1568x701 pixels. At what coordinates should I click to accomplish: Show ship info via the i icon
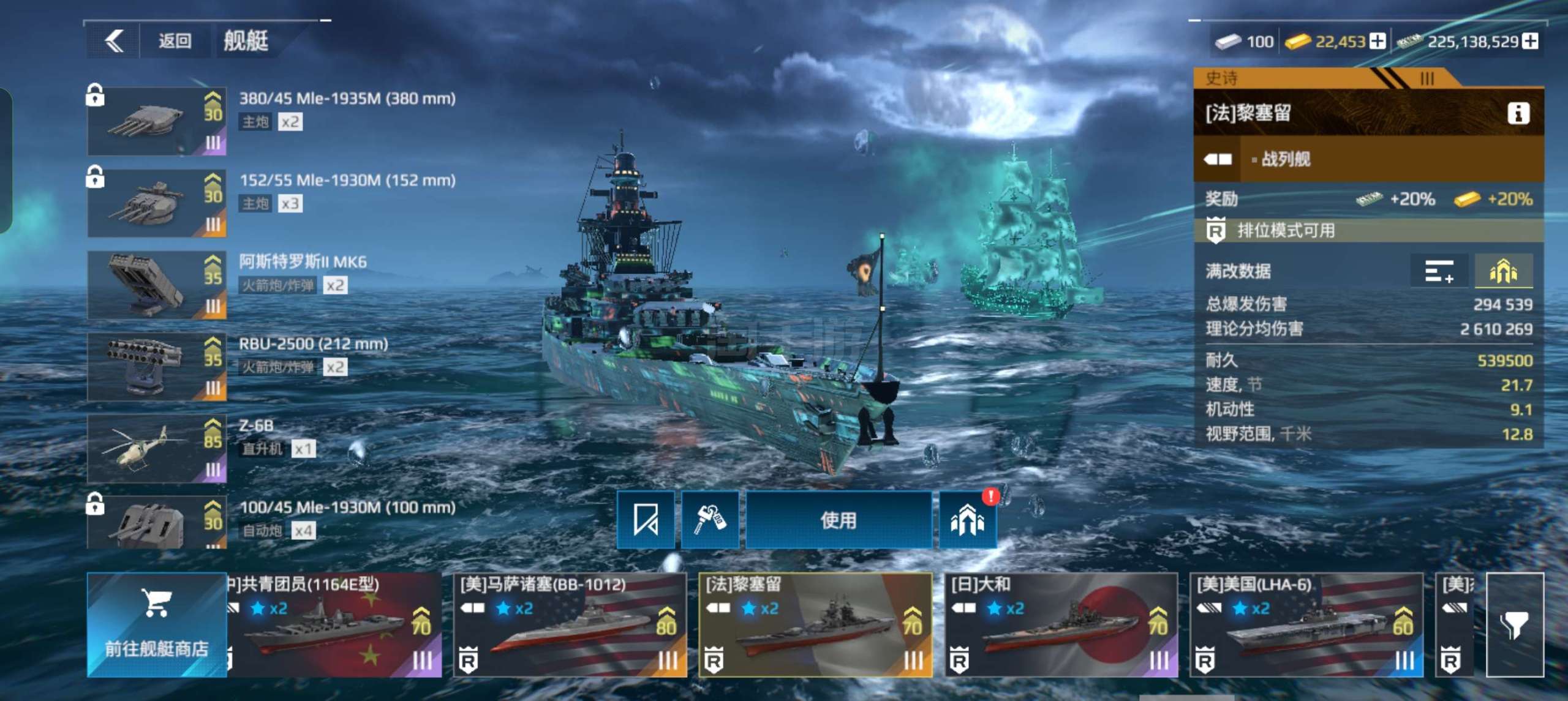click(1518, 113)
